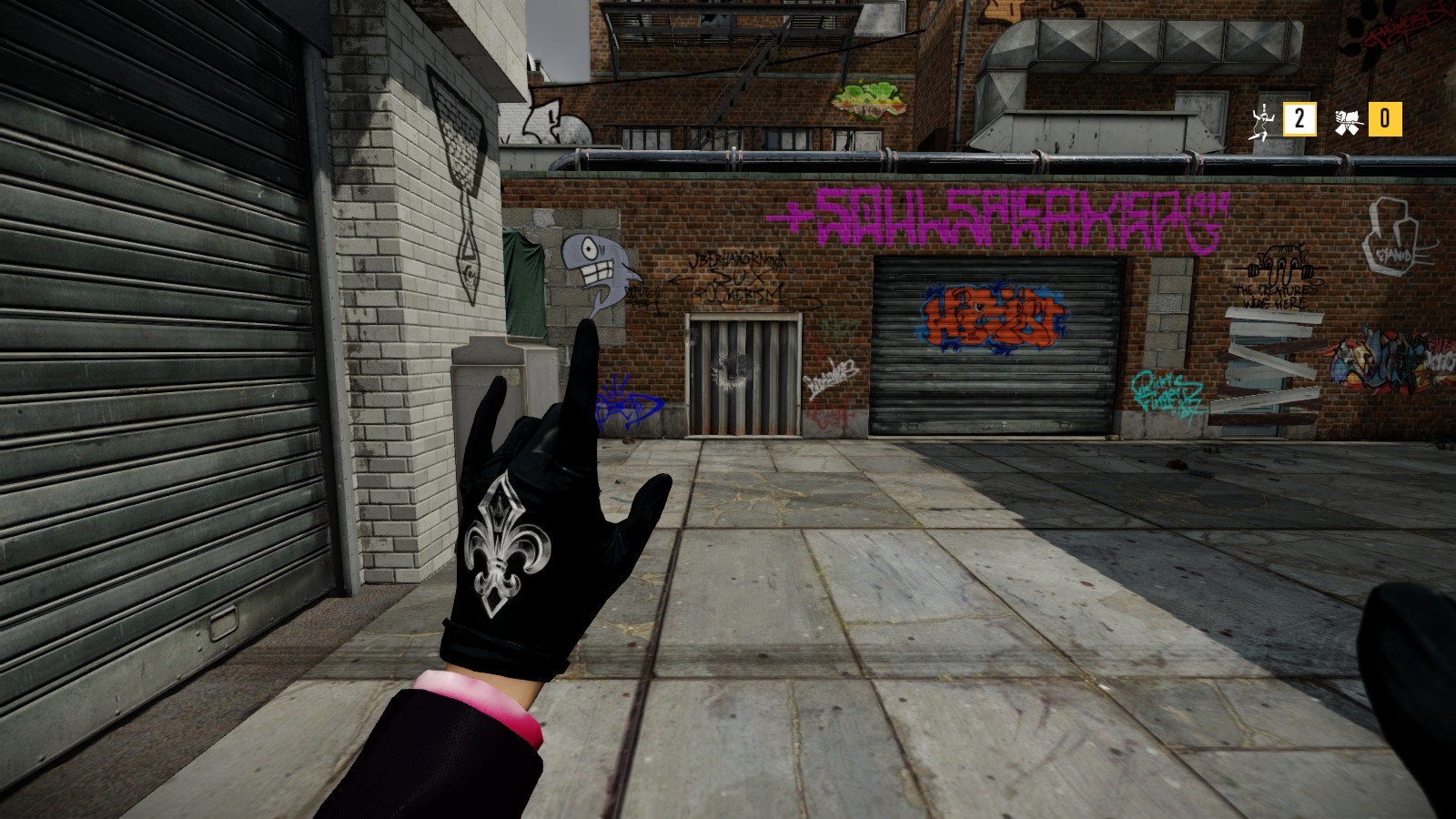Click the surrendering hostage HUD icon
Image resolution: width=1456 pixels, height=819 pixels.
point(1263,118)
